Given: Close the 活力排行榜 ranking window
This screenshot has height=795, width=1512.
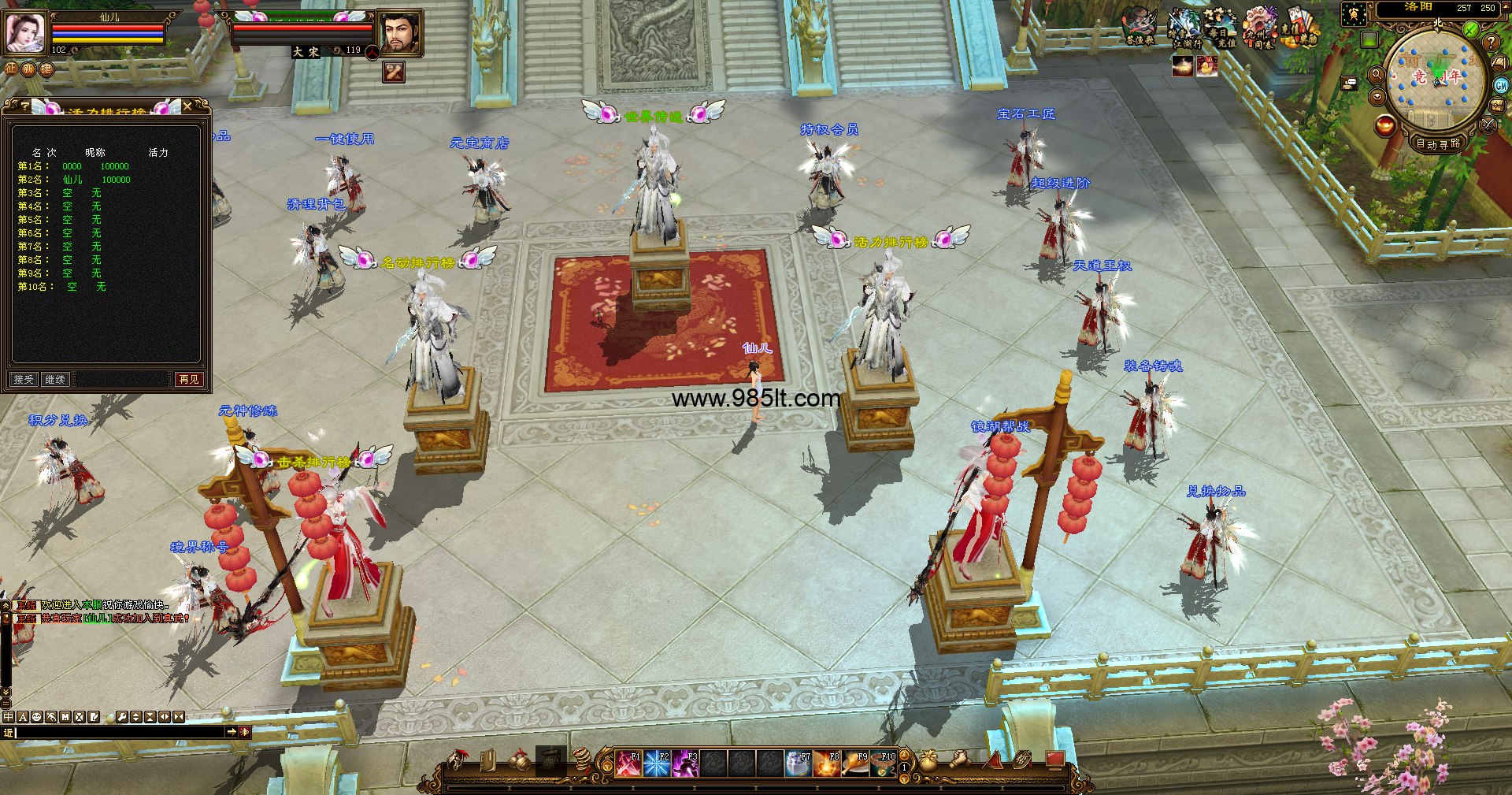Looking at the screenshot, I should coord(187,106).
